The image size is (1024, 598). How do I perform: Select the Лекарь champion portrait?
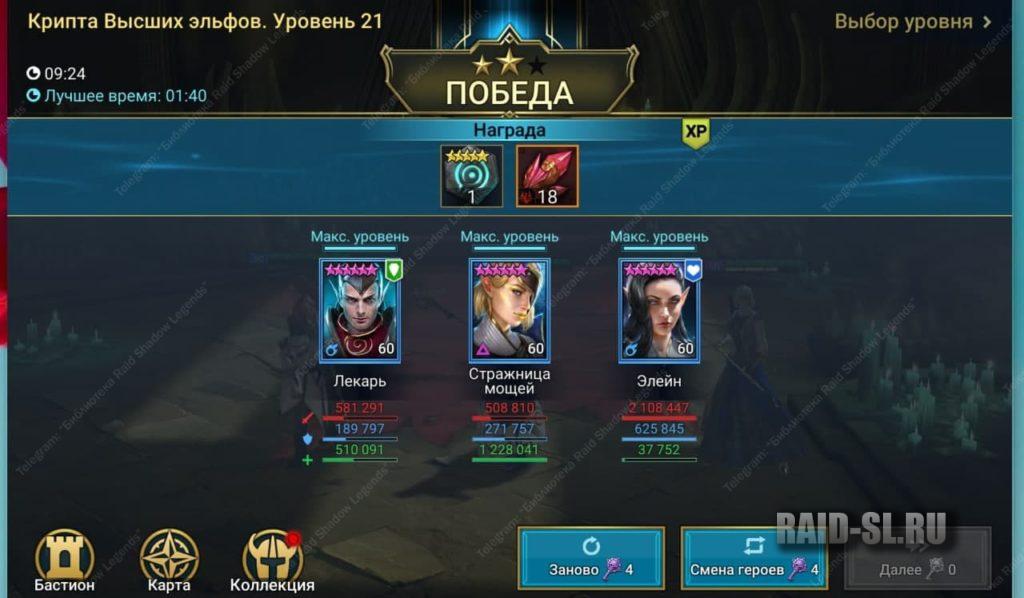[x=359, y=311]
